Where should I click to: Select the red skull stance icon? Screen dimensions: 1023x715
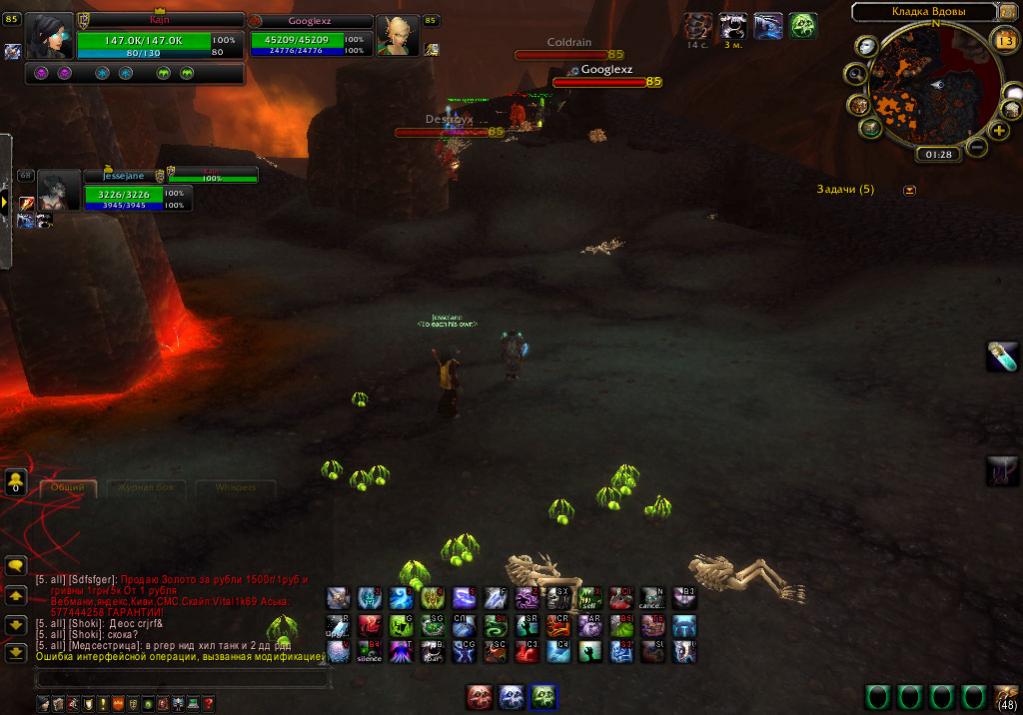point(480,697)
